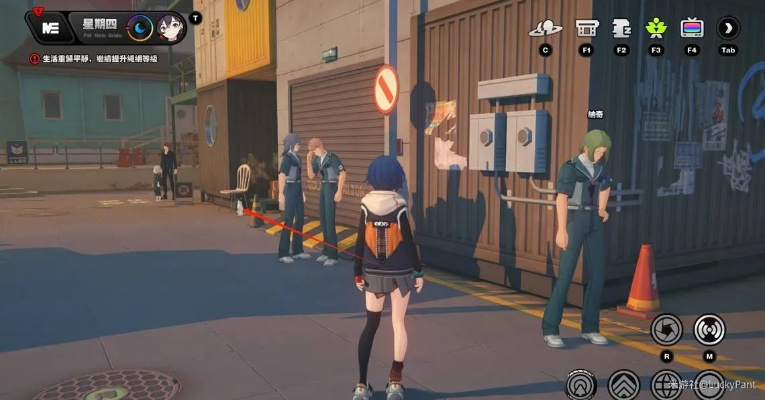Expand the arrow menu at top right
The width and height of the screenshot is (765, 400).
click(x=729, y=28)
